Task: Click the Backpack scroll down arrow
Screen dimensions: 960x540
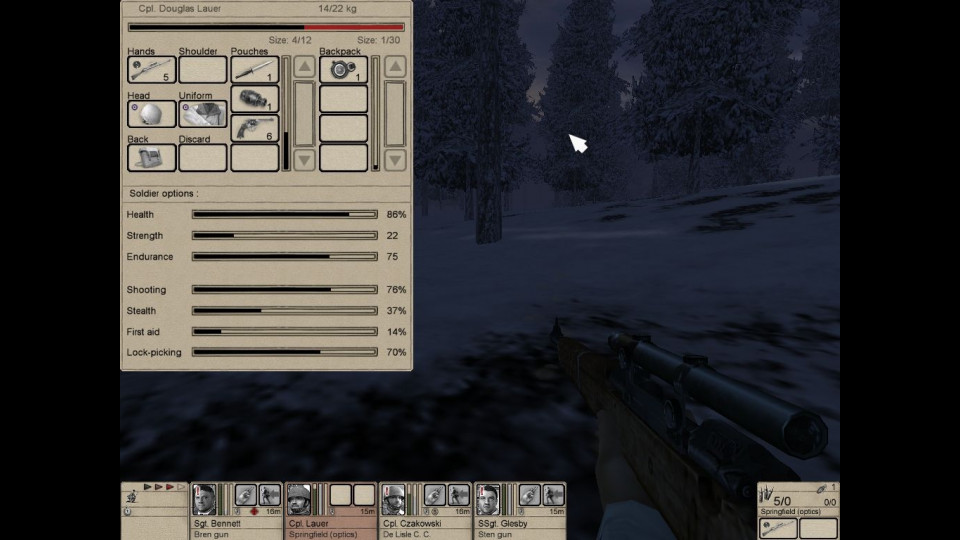Action: point(395,159)
